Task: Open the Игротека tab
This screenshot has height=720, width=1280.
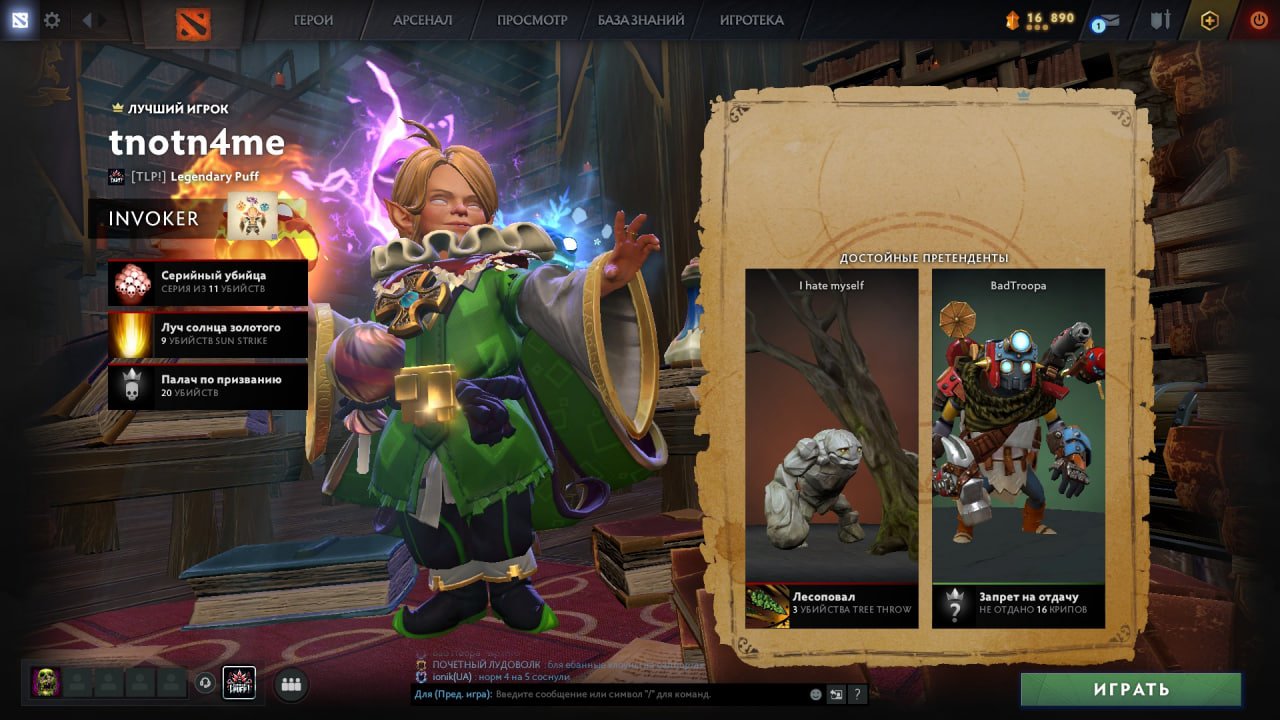Action: [x=751, y=20]
